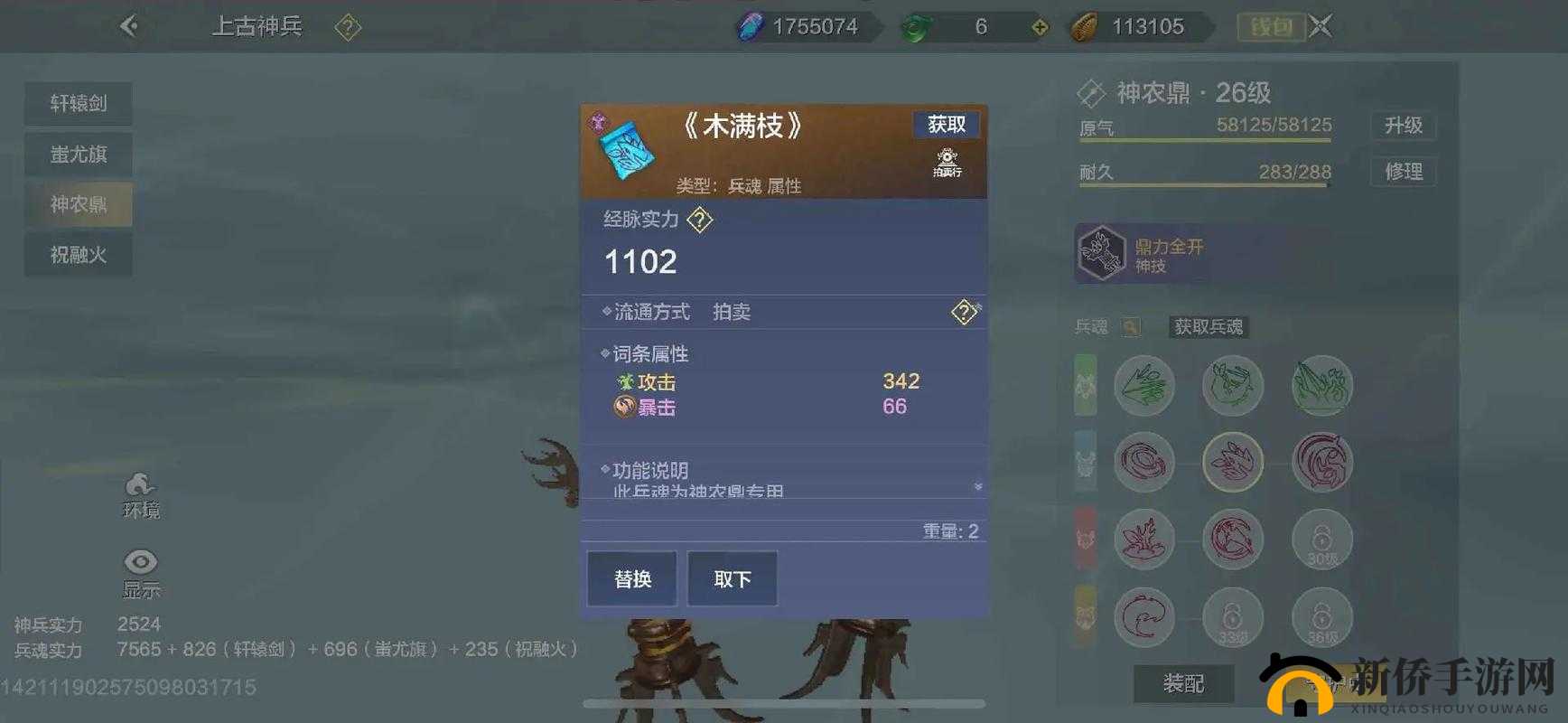Screen dimensions: 1568x723
Task: Select the highlighted pink soul icon in grid
Action: coord(1233,462)
